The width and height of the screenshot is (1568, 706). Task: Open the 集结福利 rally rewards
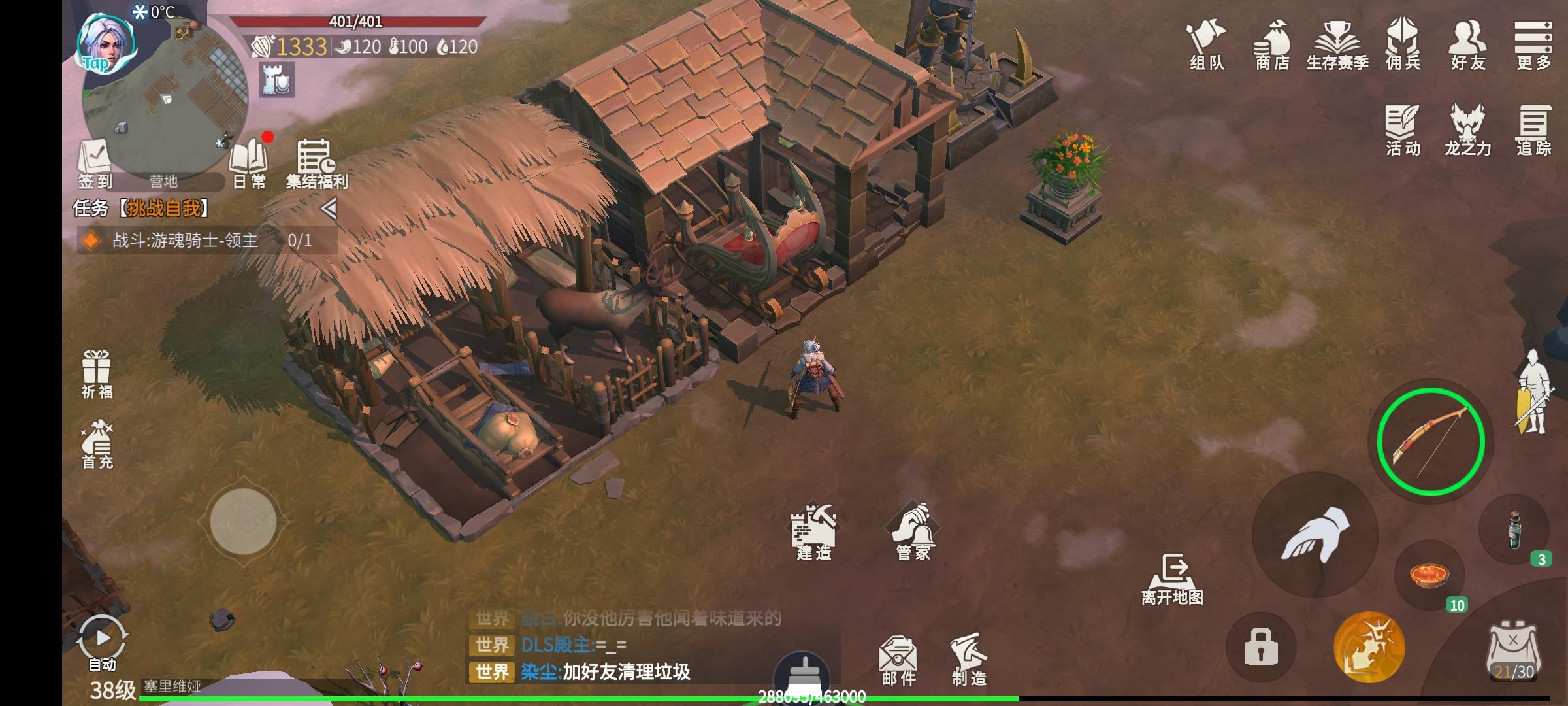(x=316, y=163)
